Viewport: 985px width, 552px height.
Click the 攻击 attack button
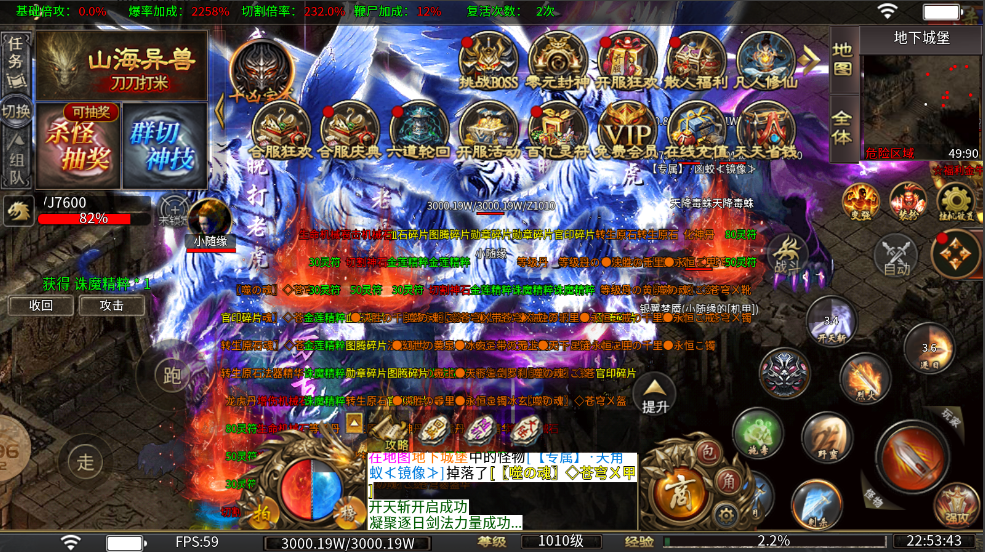coord(112,305)
